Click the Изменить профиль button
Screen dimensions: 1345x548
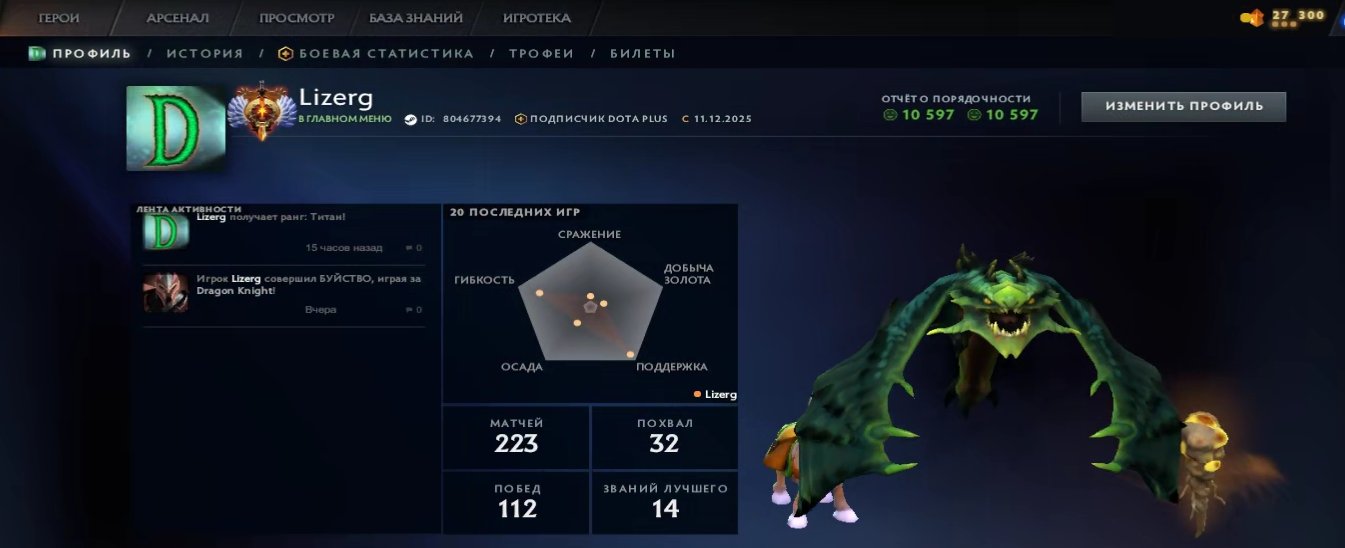point(1183,106)
